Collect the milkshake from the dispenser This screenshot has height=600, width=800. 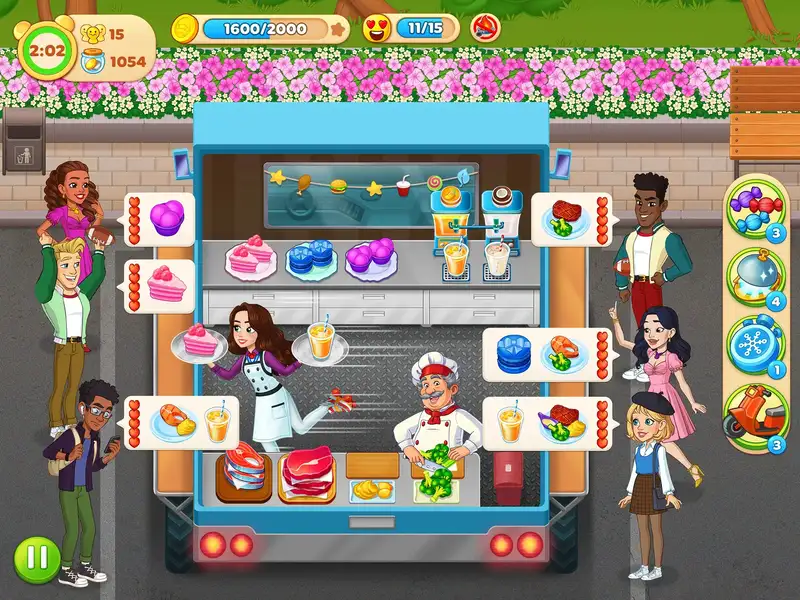click(x=497, y=260)
